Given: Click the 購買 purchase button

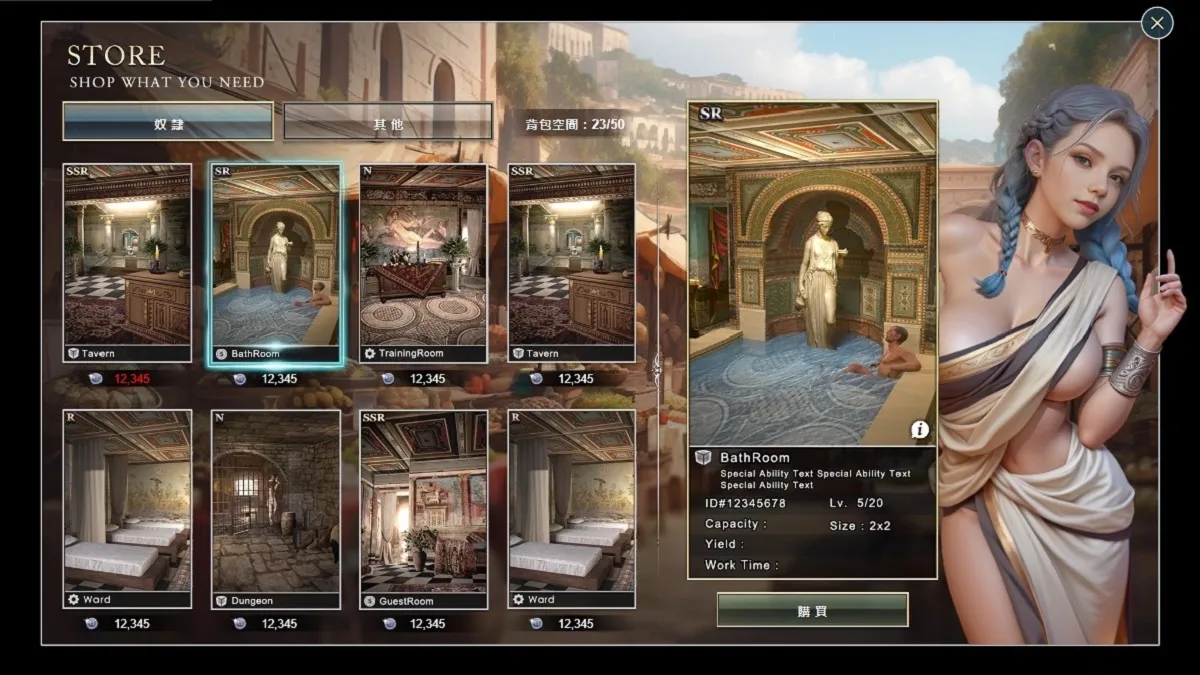Looking at the screenshot, I should [x=812, y=610].
